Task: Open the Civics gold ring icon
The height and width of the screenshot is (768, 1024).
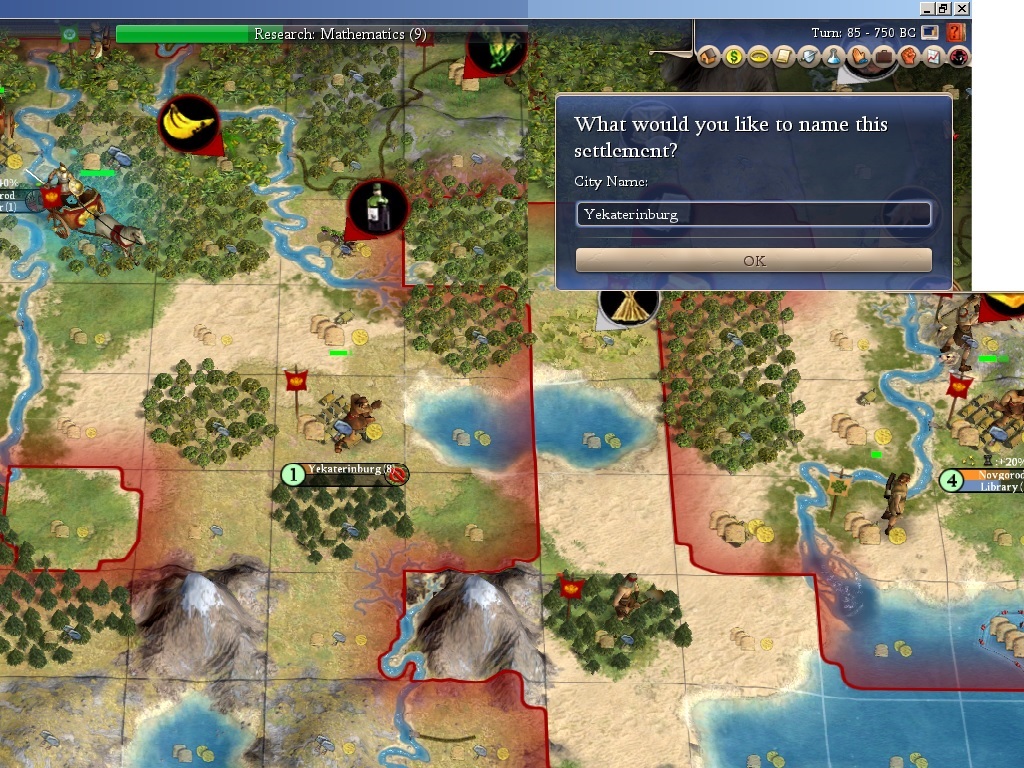Action: coord(758,57)
